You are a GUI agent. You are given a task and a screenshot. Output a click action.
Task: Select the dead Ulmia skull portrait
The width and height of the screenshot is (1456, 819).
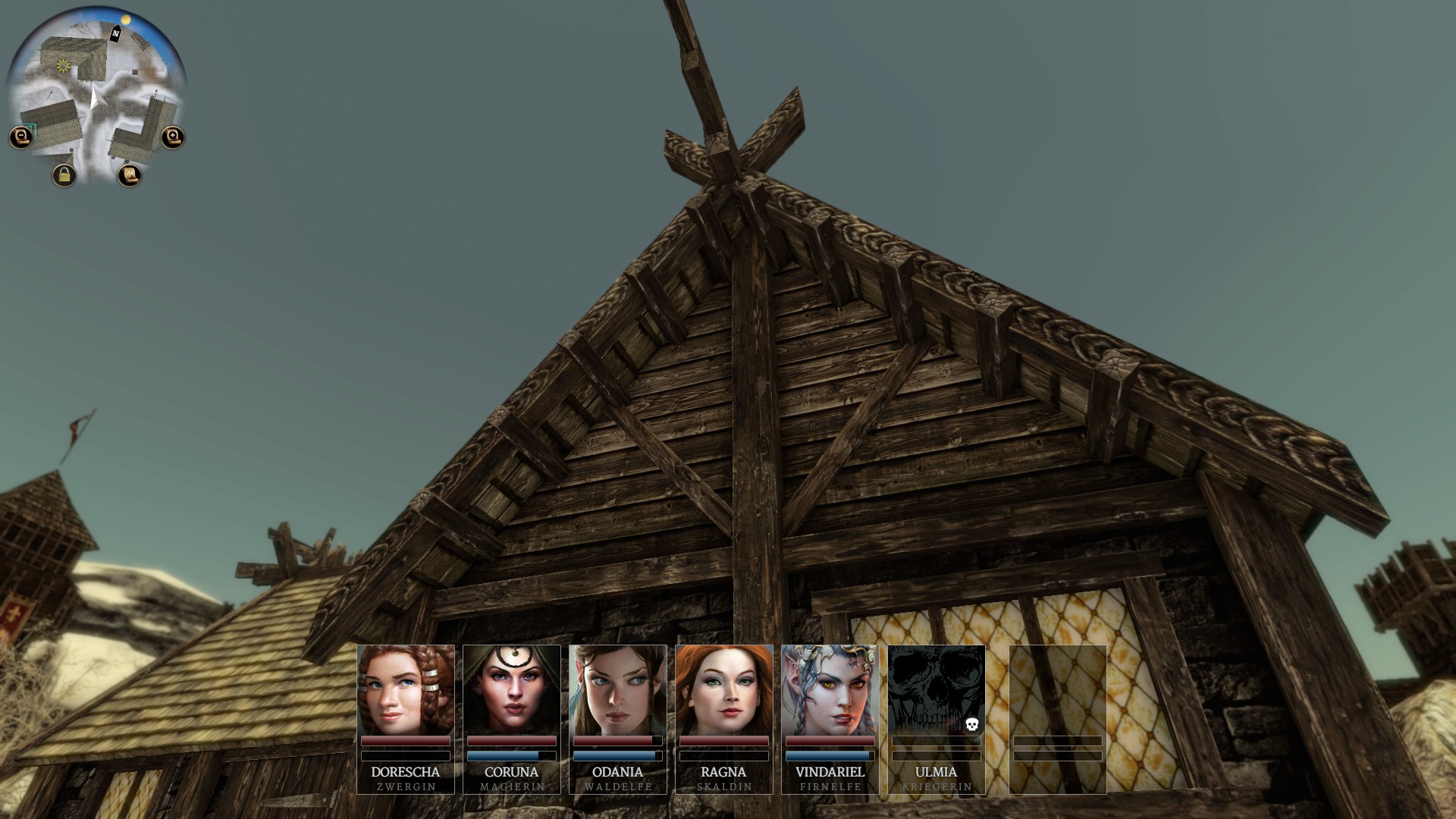[x=937, y=690]
